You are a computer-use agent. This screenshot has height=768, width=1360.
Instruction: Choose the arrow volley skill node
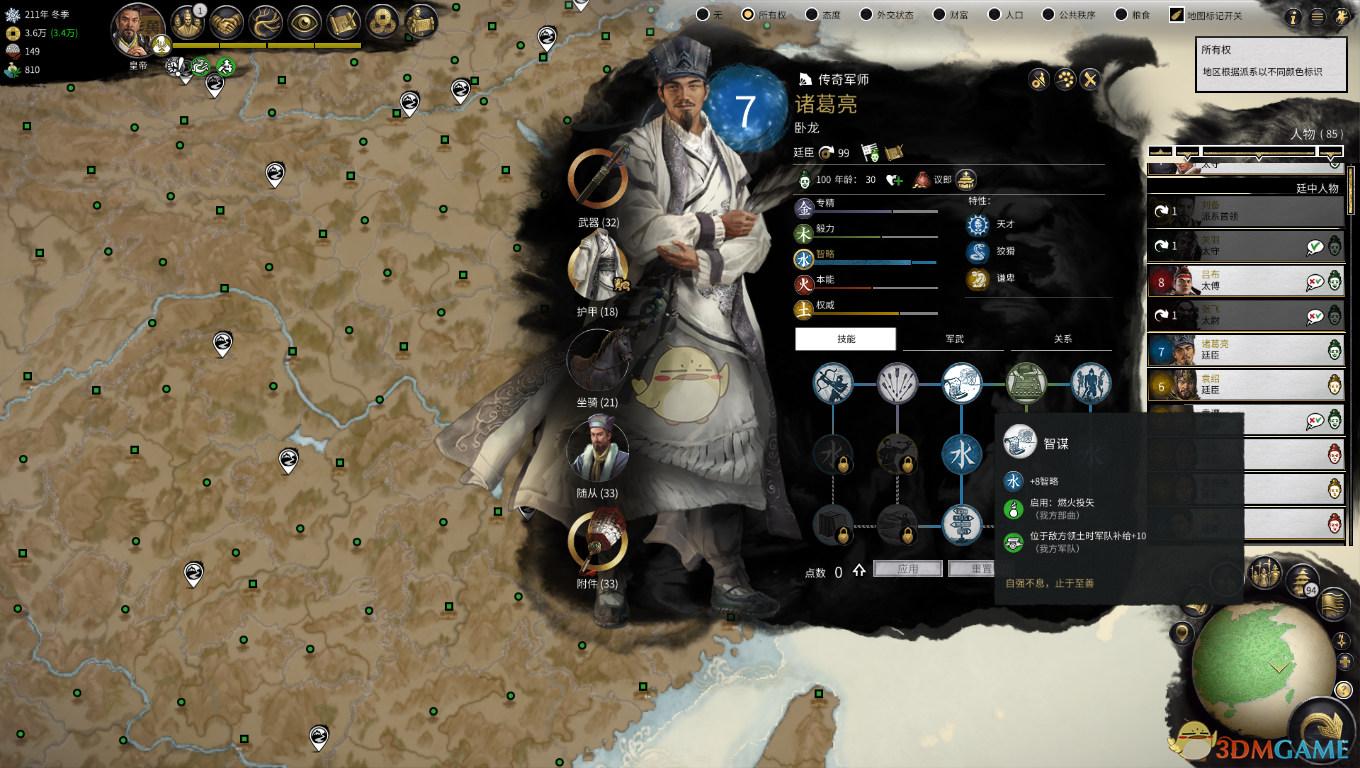tap(897, 383)
